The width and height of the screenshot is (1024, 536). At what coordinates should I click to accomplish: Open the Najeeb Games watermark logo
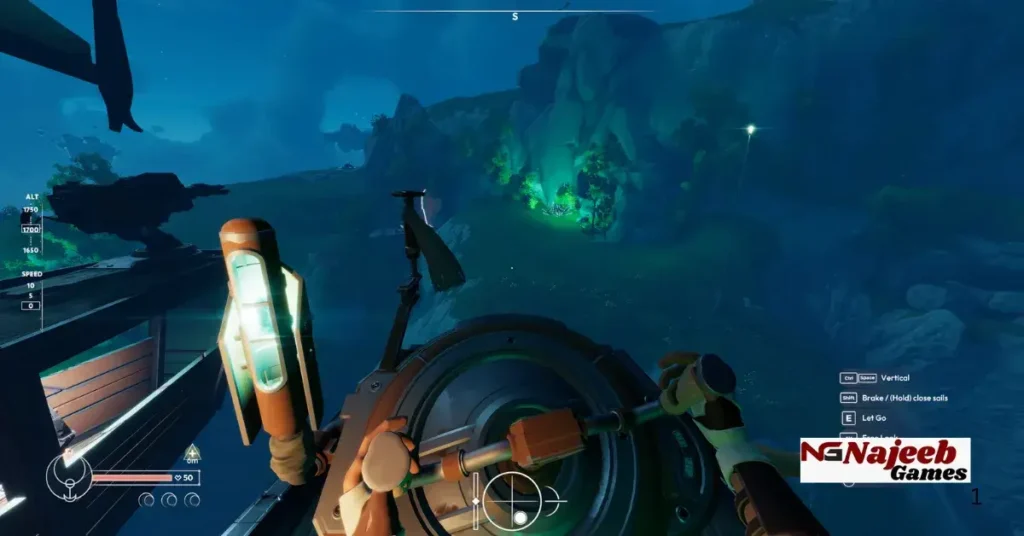tap(884, 460)
